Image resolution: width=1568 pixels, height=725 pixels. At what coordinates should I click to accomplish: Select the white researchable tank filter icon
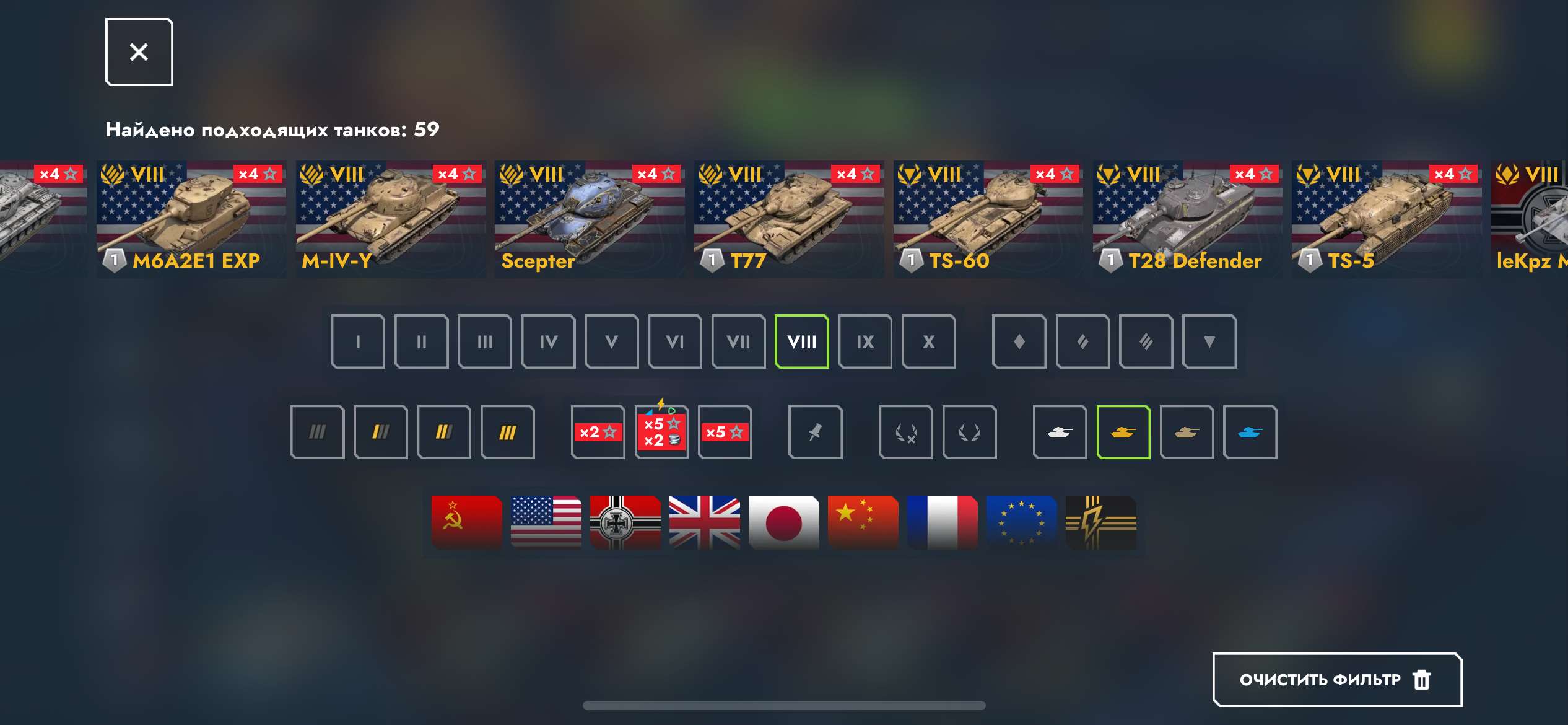pyautogui.click(x=1059, y=432)
